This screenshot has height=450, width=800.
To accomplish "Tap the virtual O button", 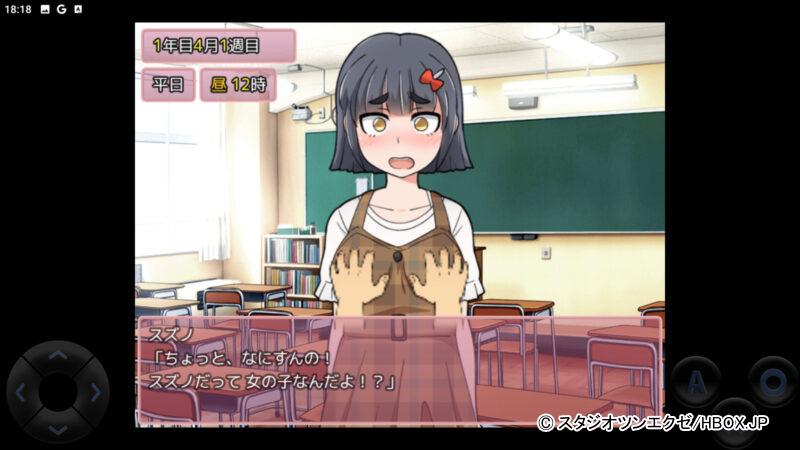I will tap(771, 381).
